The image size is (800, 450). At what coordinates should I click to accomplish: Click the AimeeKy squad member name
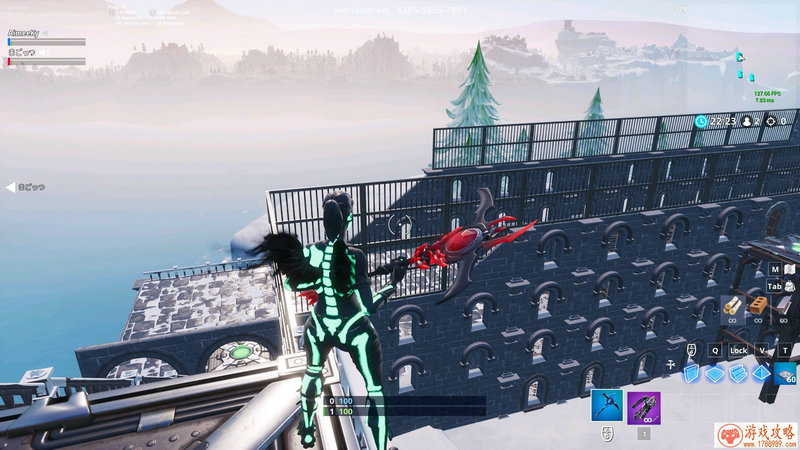point(22,33)
